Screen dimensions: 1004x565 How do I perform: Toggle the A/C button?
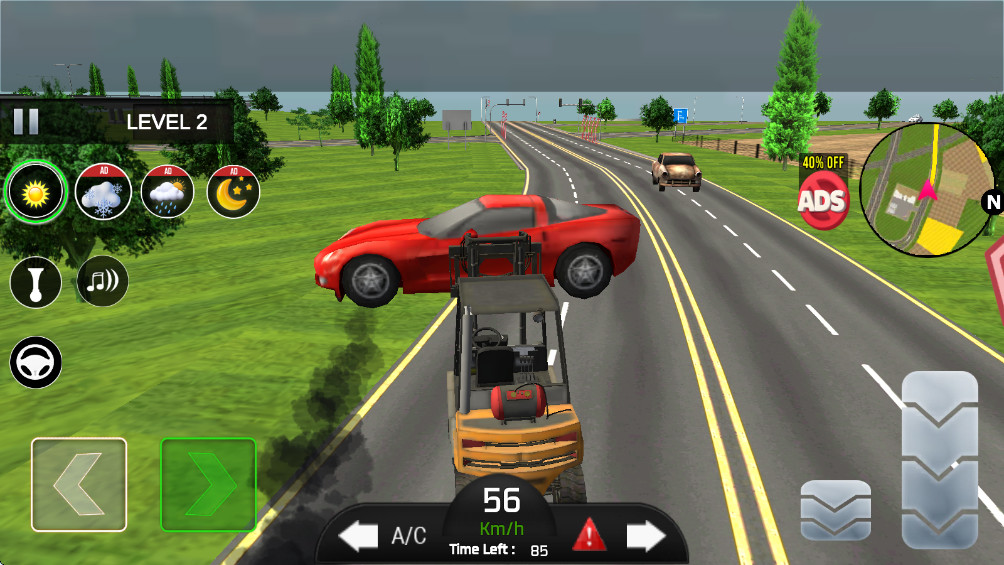pos(408,537)
